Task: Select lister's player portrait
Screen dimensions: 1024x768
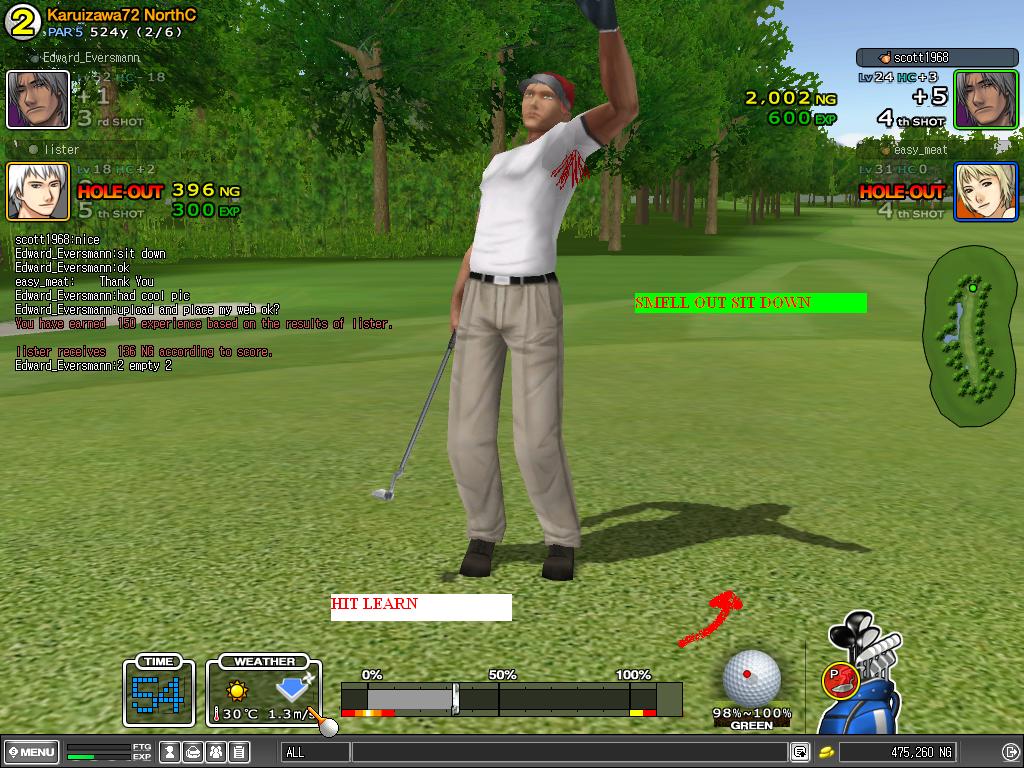Action: 38,191
